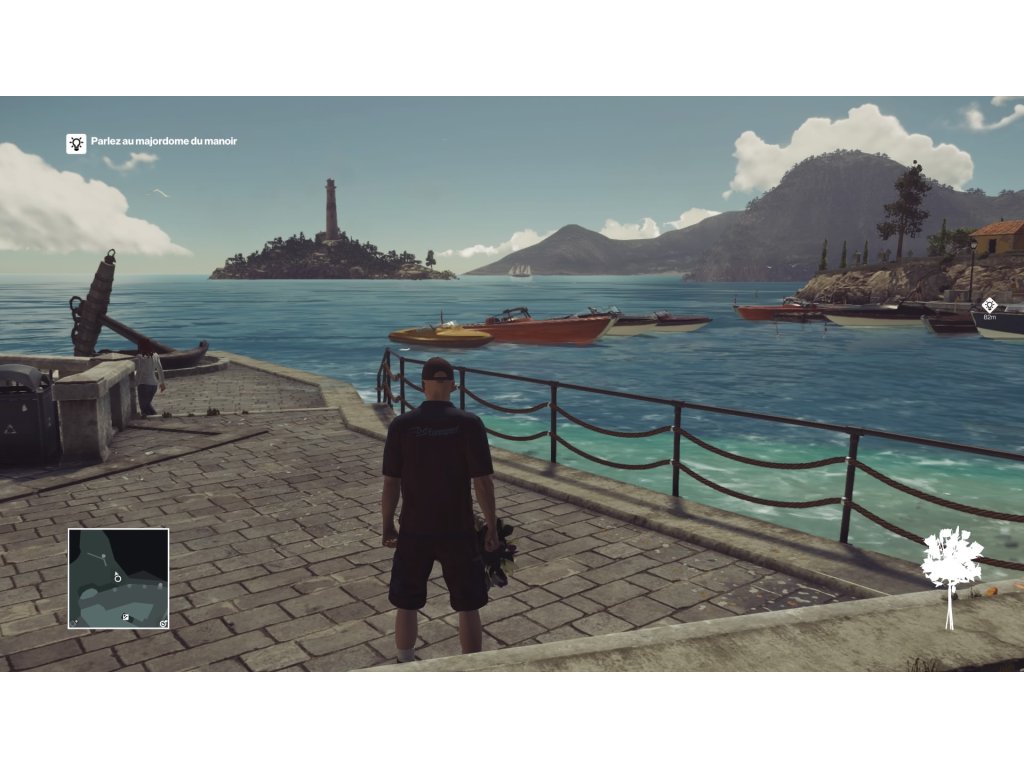Open the minimap
Viewport: 1024px width, 768px height.
[118, 578]
